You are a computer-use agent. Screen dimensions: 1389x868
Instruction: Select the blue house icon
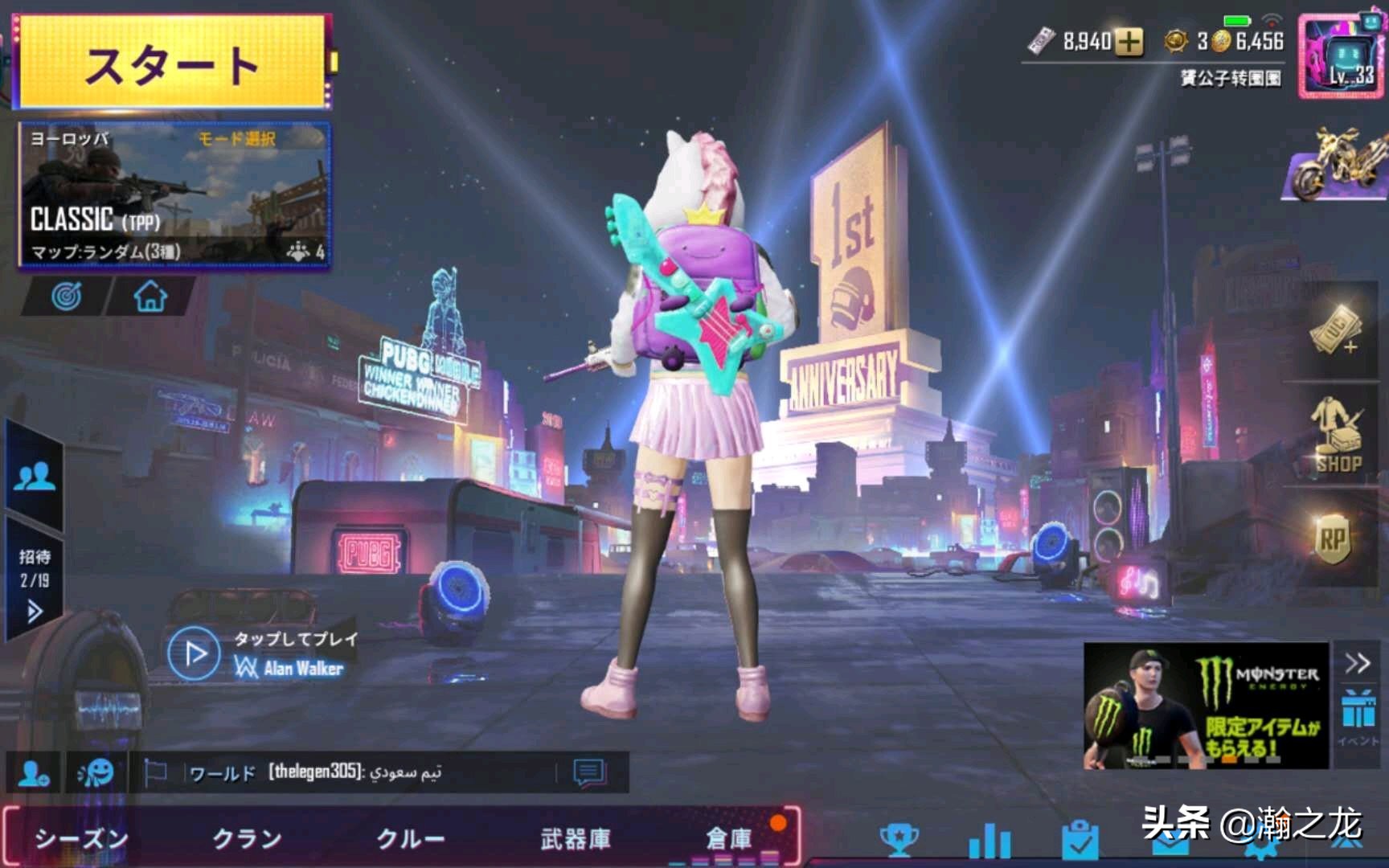point(150,297)
